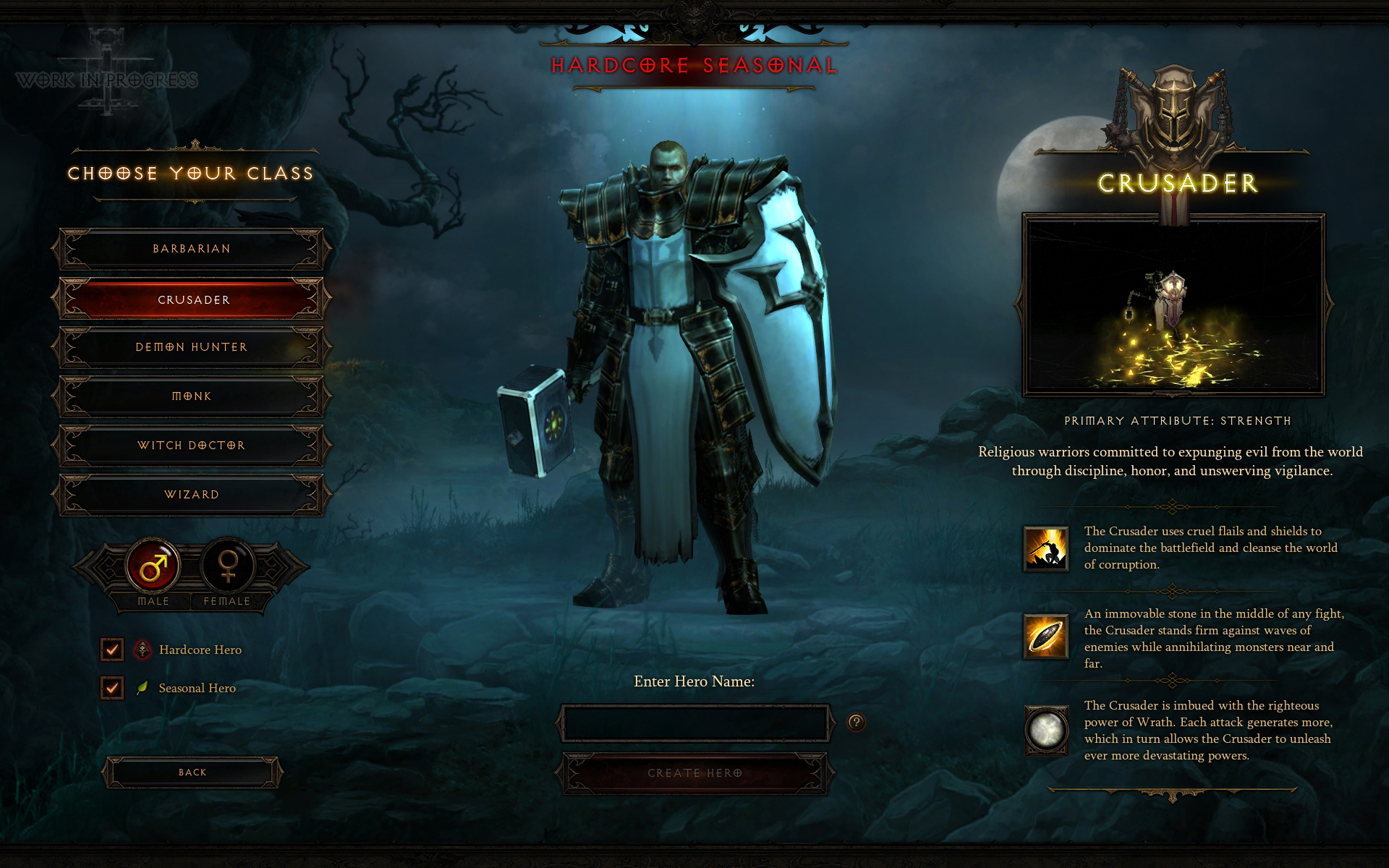1389x868 pixels.
Task: Select the Monk class
Action: click(x=192, y=396)
